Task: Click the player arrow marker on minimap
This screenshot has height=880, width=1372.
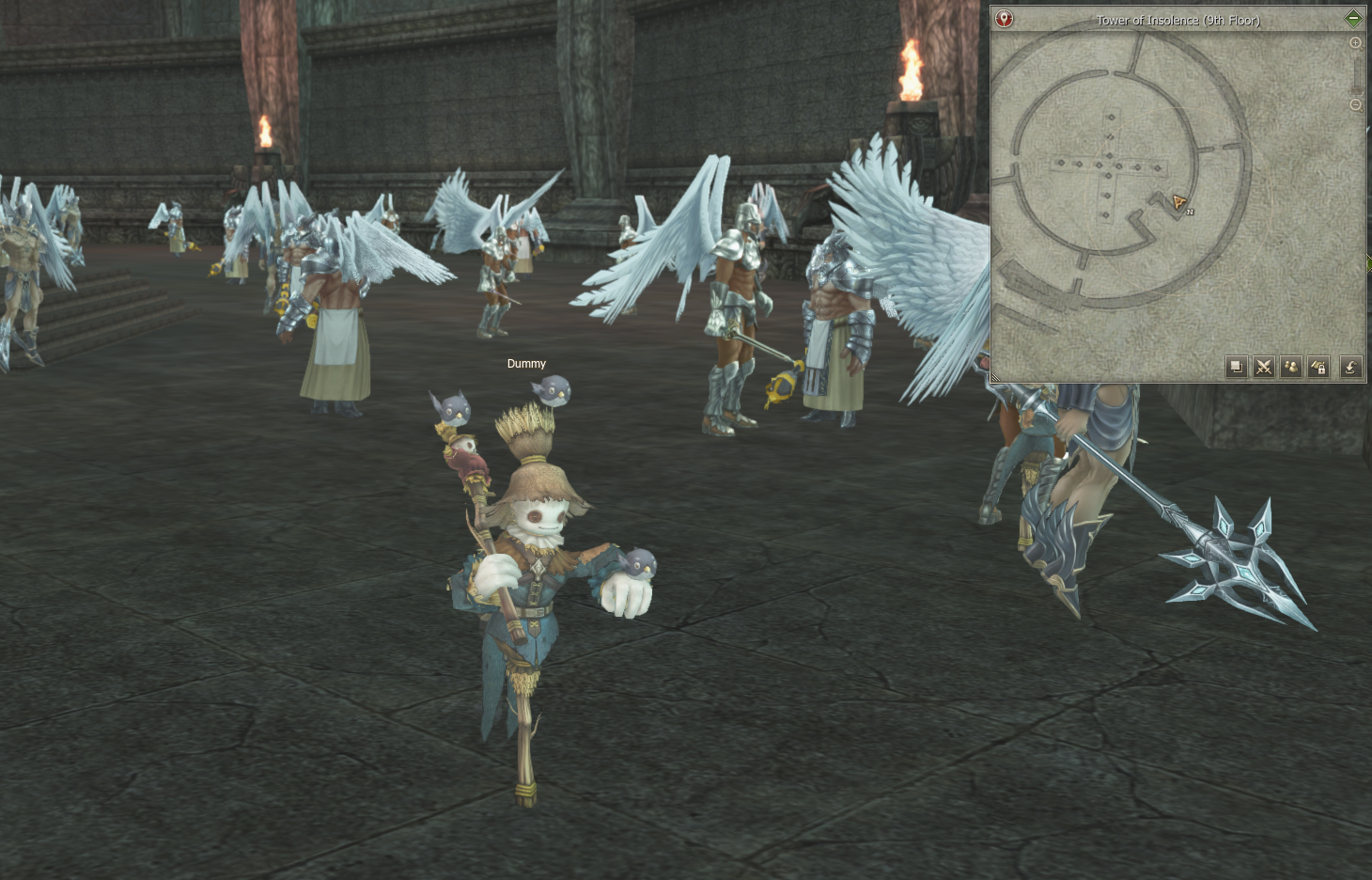Action: (x=1178, y=202)
